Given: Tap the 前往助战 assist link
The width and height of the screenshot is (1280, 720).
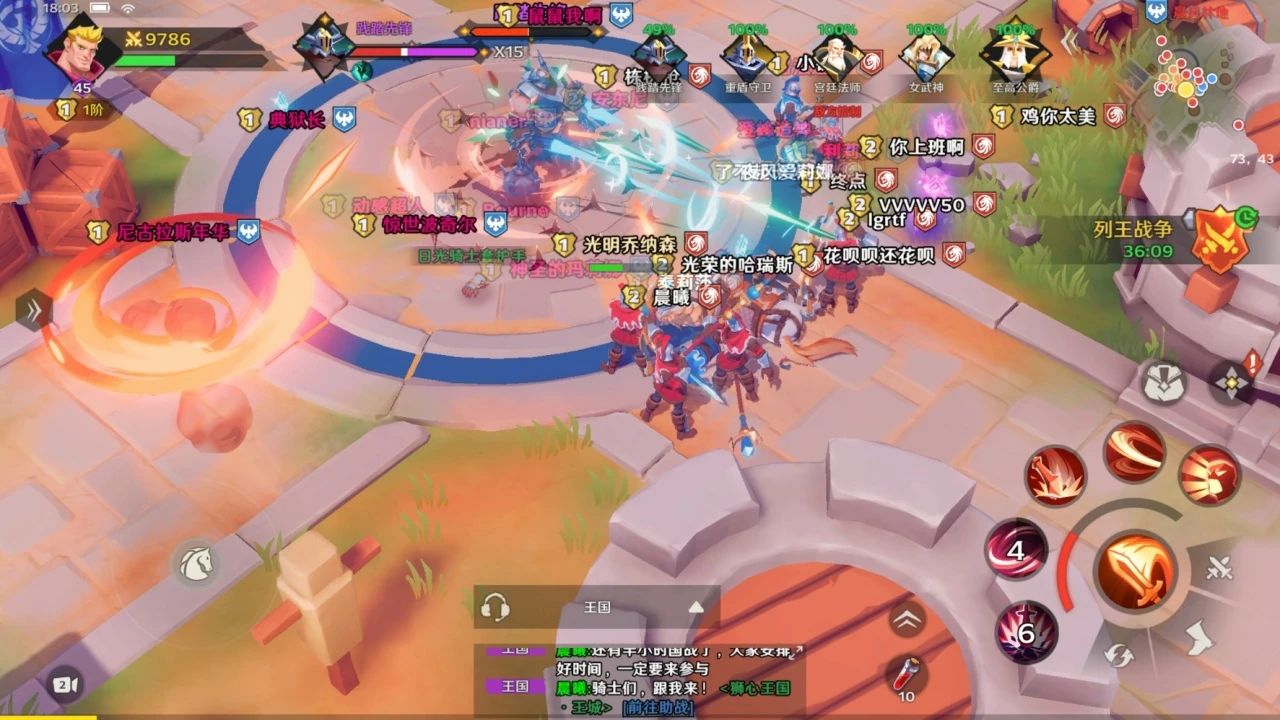Looking at the screenshot, I should coord(657,708).
